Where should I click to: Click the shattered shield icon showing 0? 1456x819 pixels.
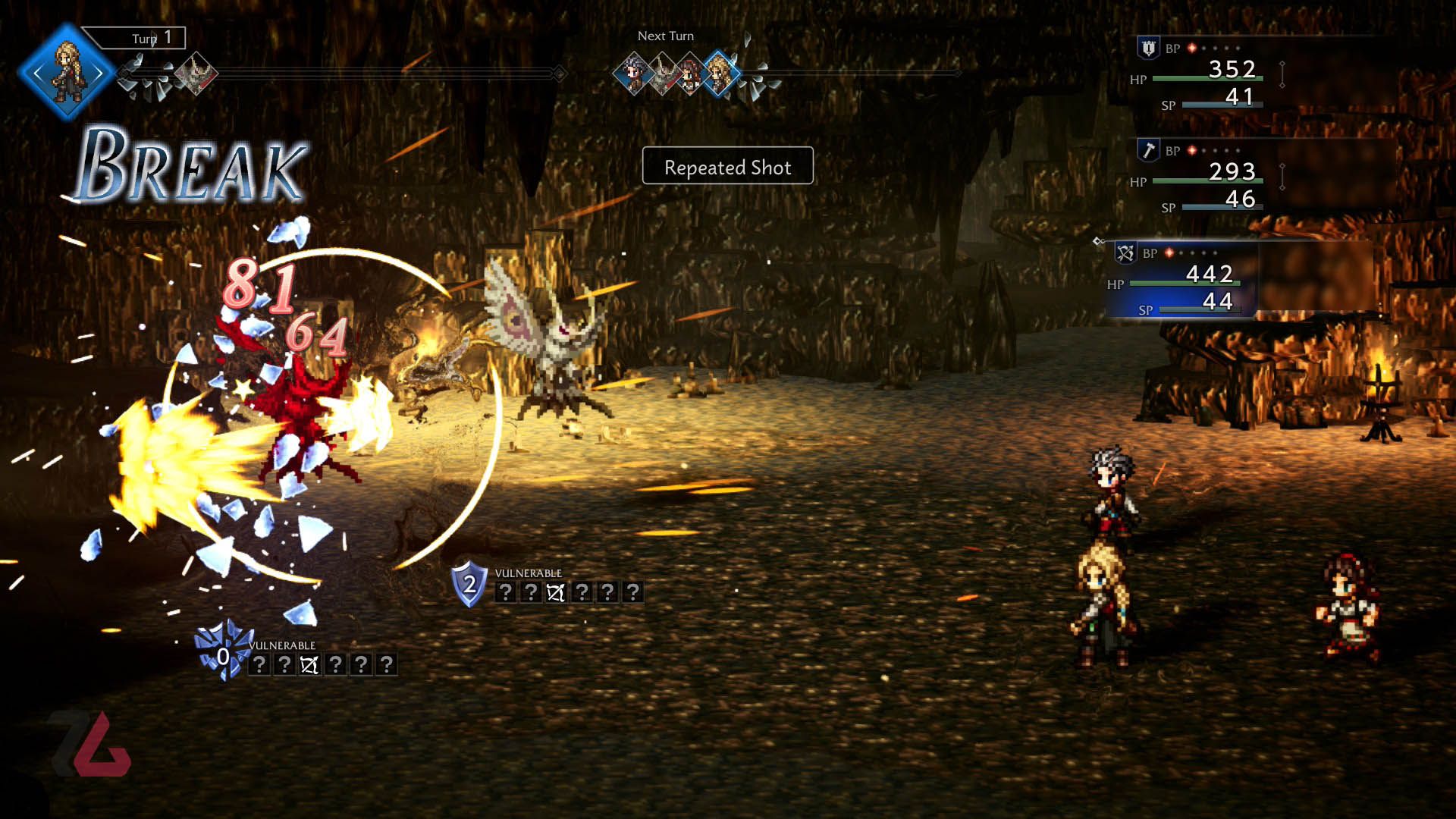222,654
